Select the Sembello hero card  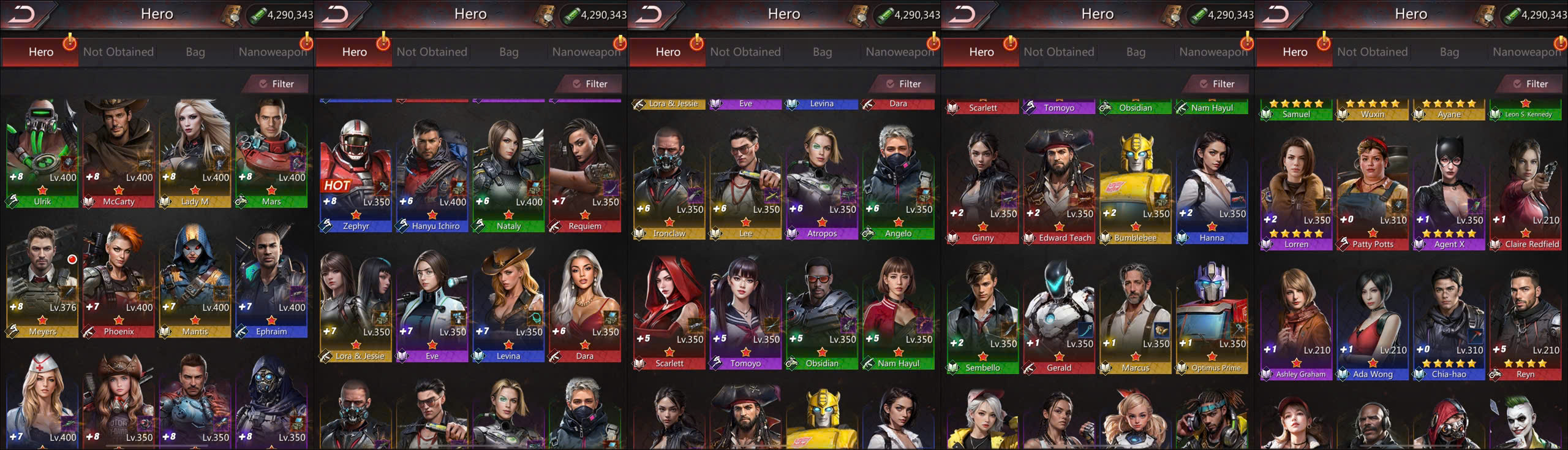click(982, 316)
